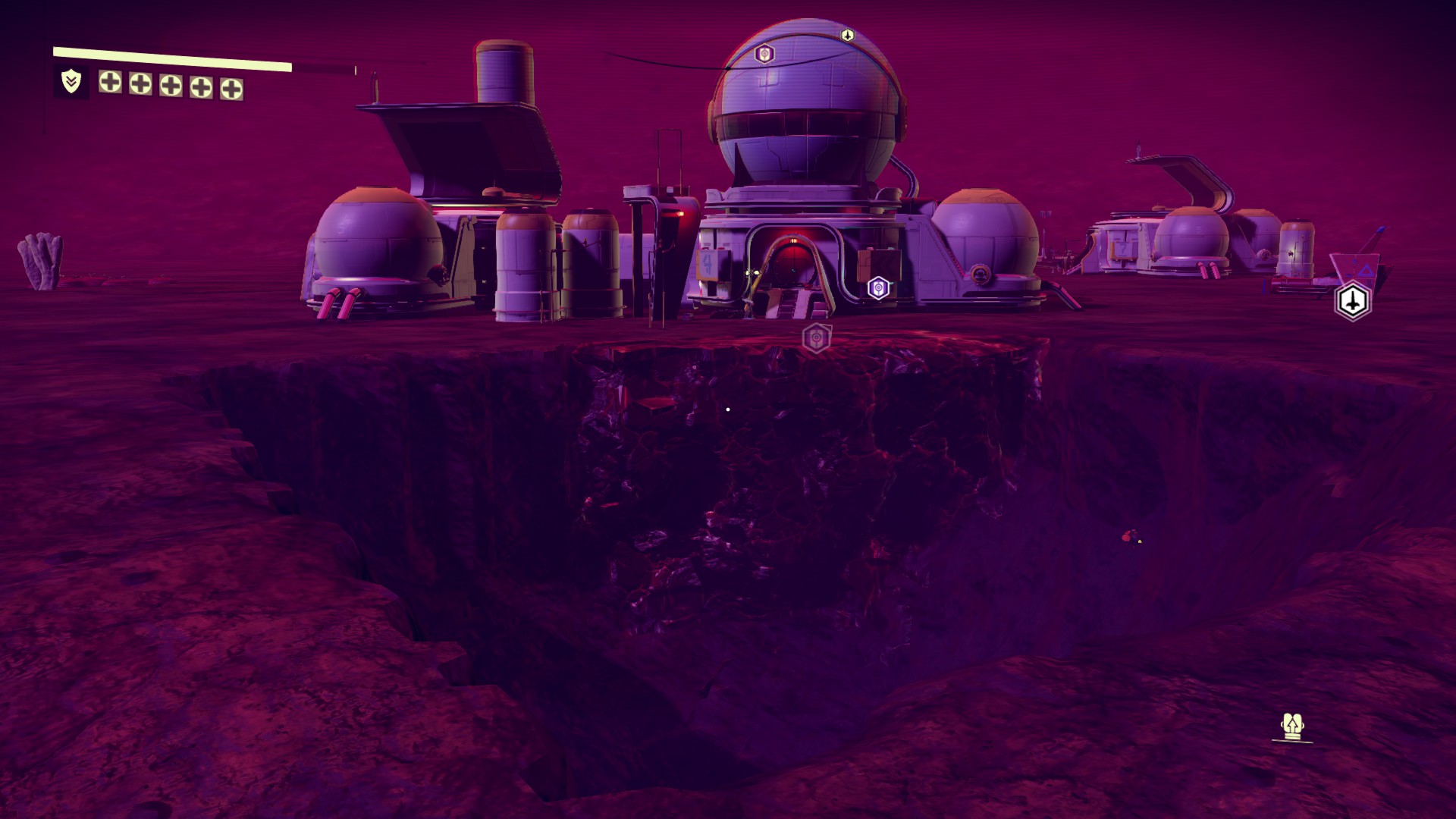Select the faded hexagon marker at the crater edge

click(x=816, y=338)
